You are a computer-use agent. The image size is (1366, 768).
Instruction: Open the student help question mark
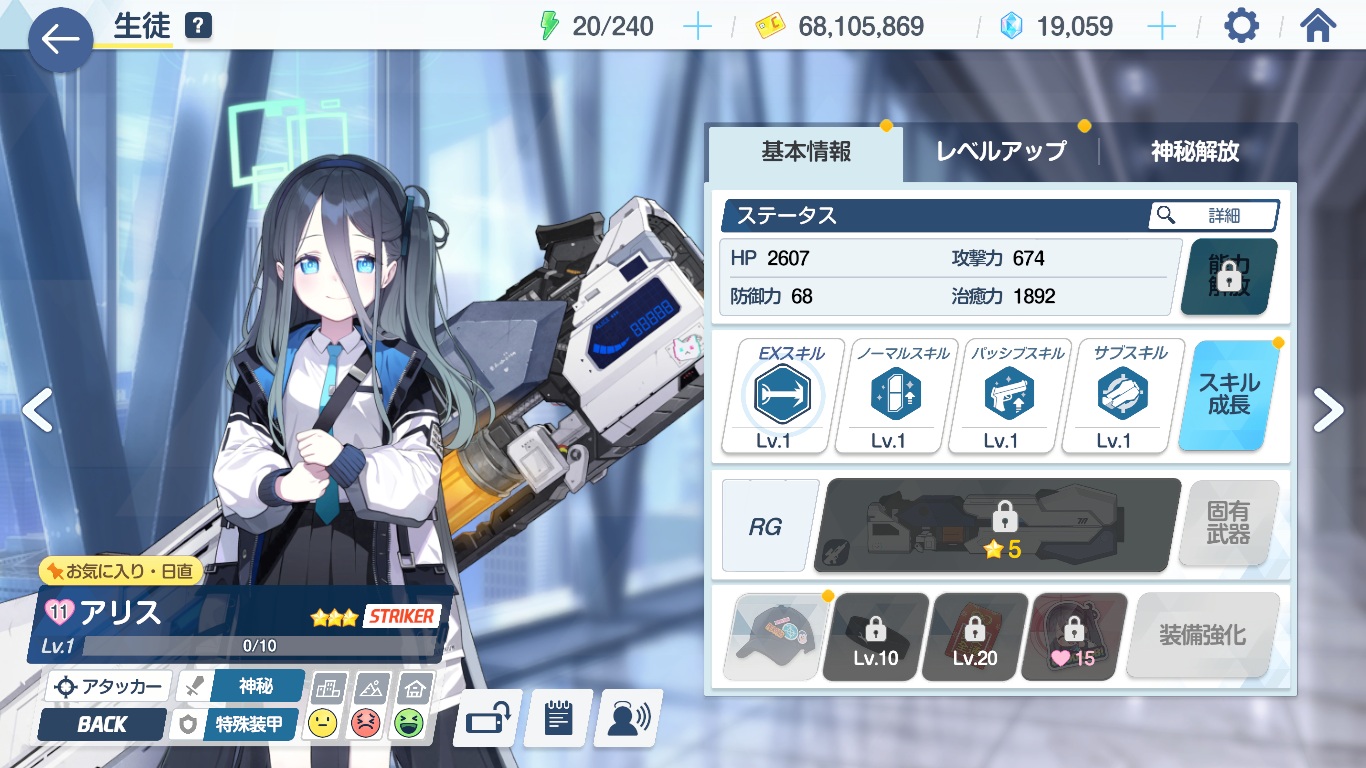coord(199,26)
